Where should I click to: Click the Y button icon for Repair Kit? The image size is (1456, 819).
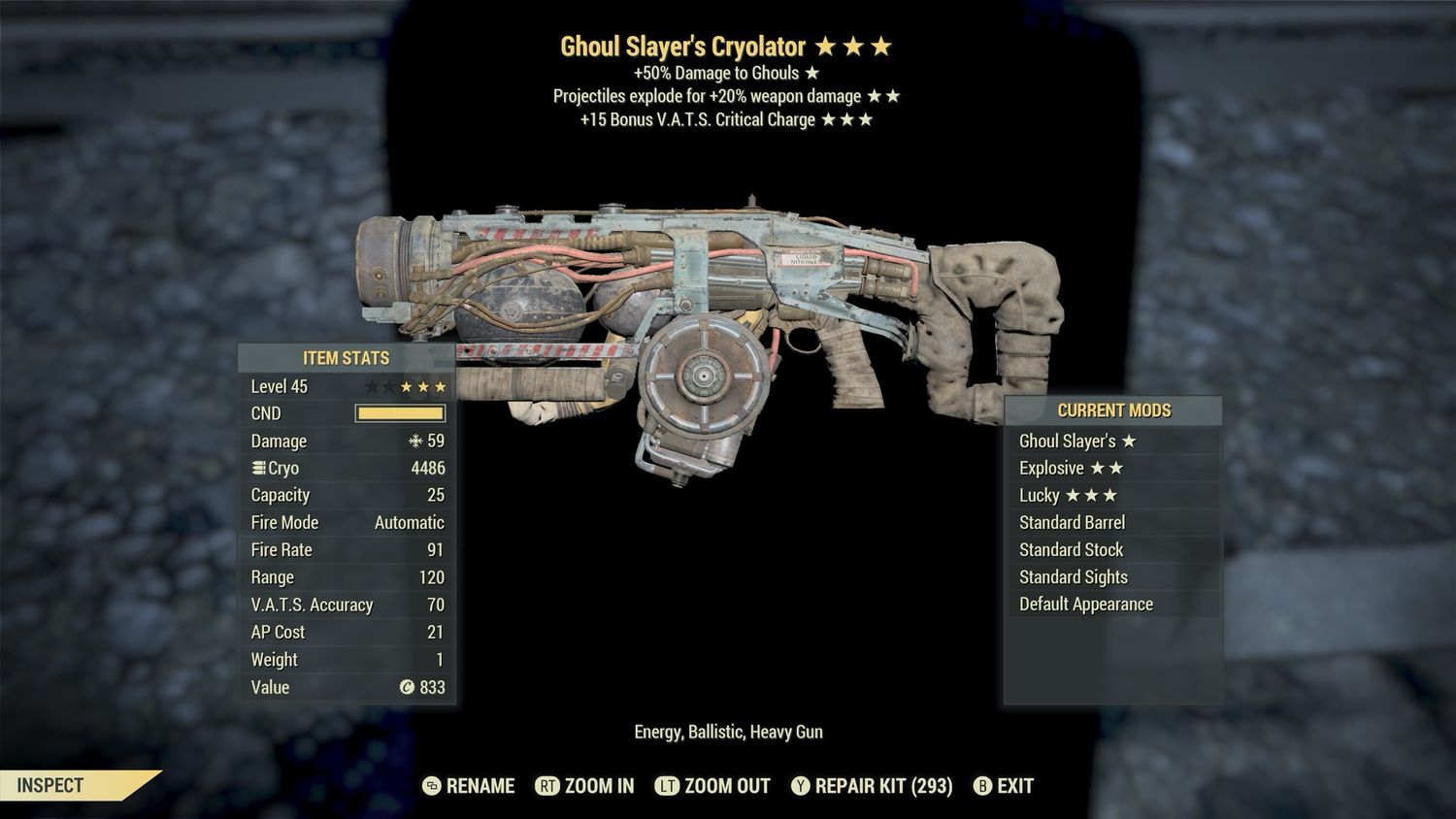tap(802, 786)
